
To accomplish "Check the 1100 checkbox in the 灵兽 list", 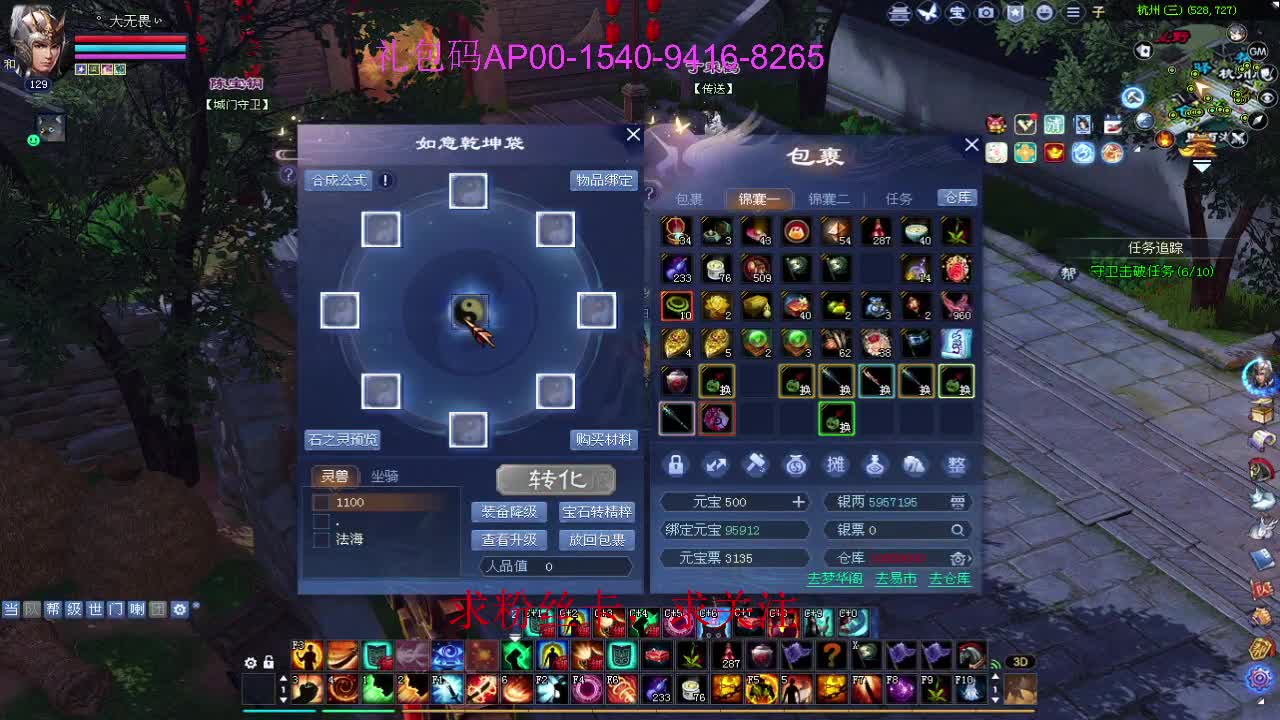I will coord(322,502).
